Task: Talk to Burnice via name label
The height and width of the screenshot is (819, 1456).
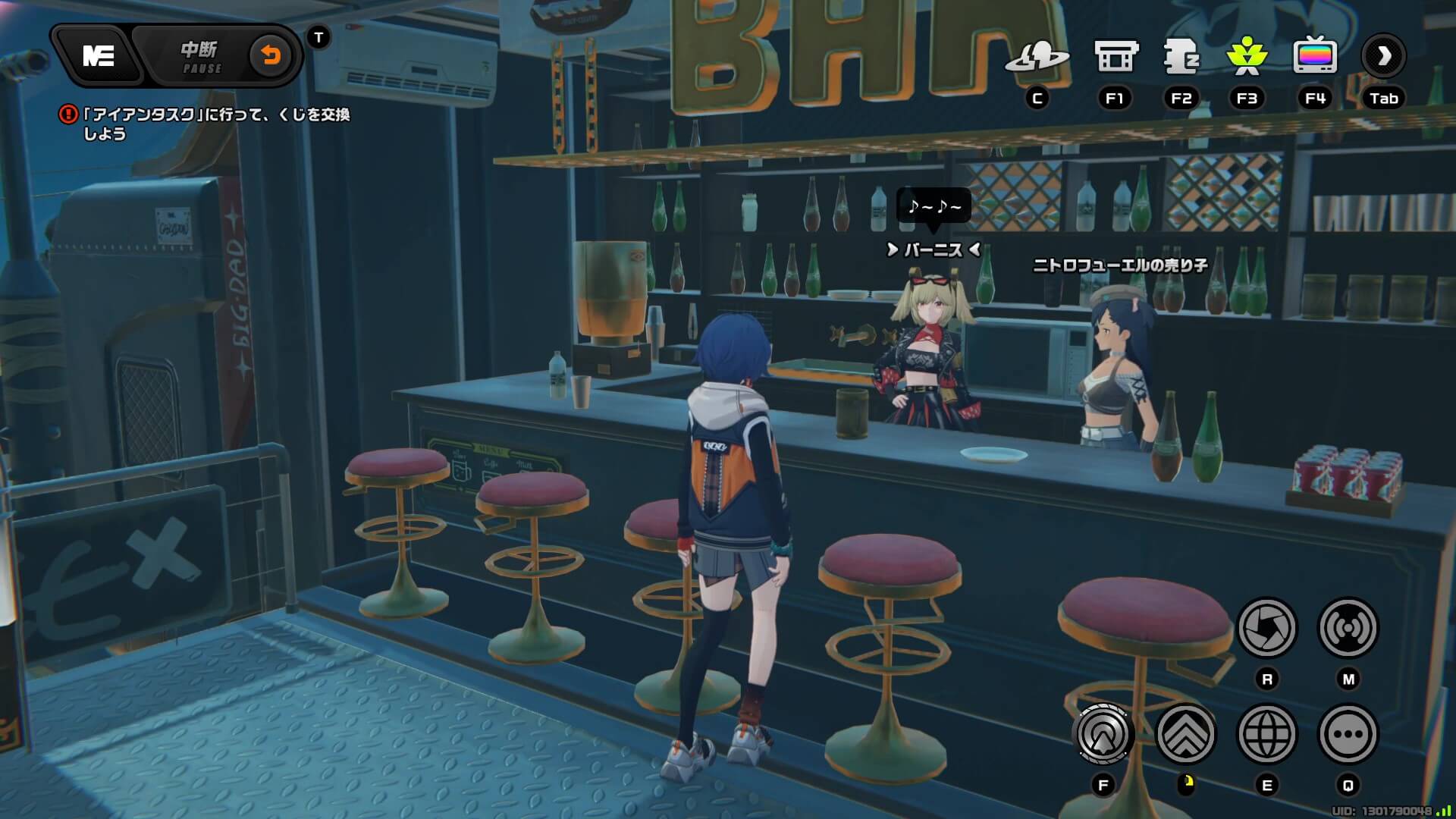Action: (x=934, y=249)
